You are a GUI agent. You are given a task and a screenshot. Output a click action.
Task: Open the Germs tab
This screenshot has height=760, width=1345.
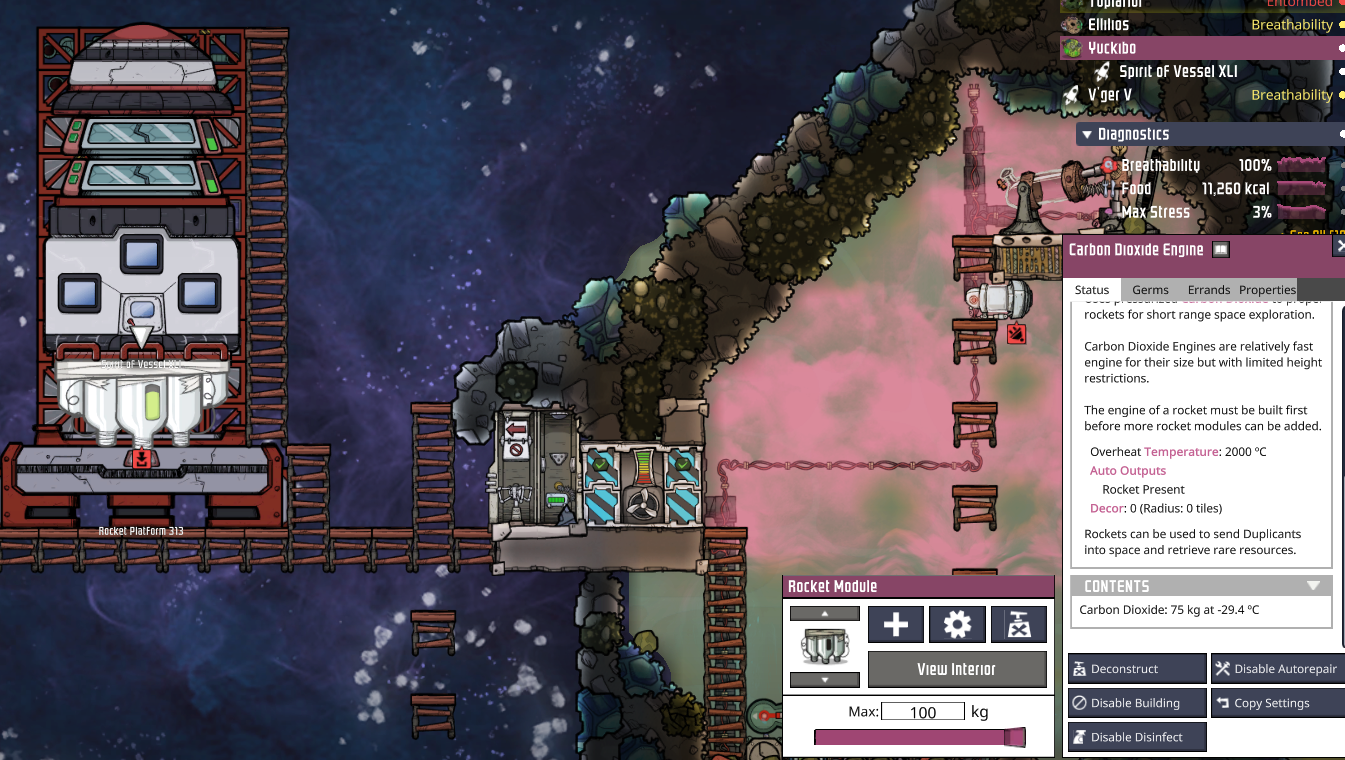pos(1150,290)
